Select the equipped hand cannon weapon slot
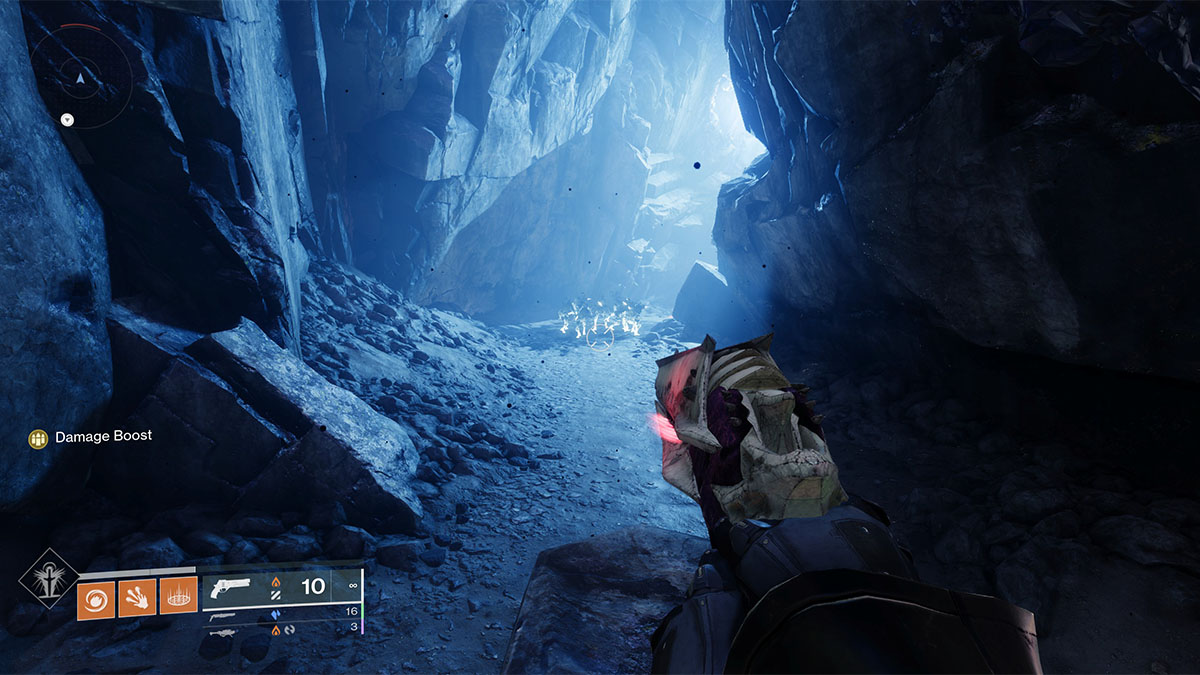 280,590
